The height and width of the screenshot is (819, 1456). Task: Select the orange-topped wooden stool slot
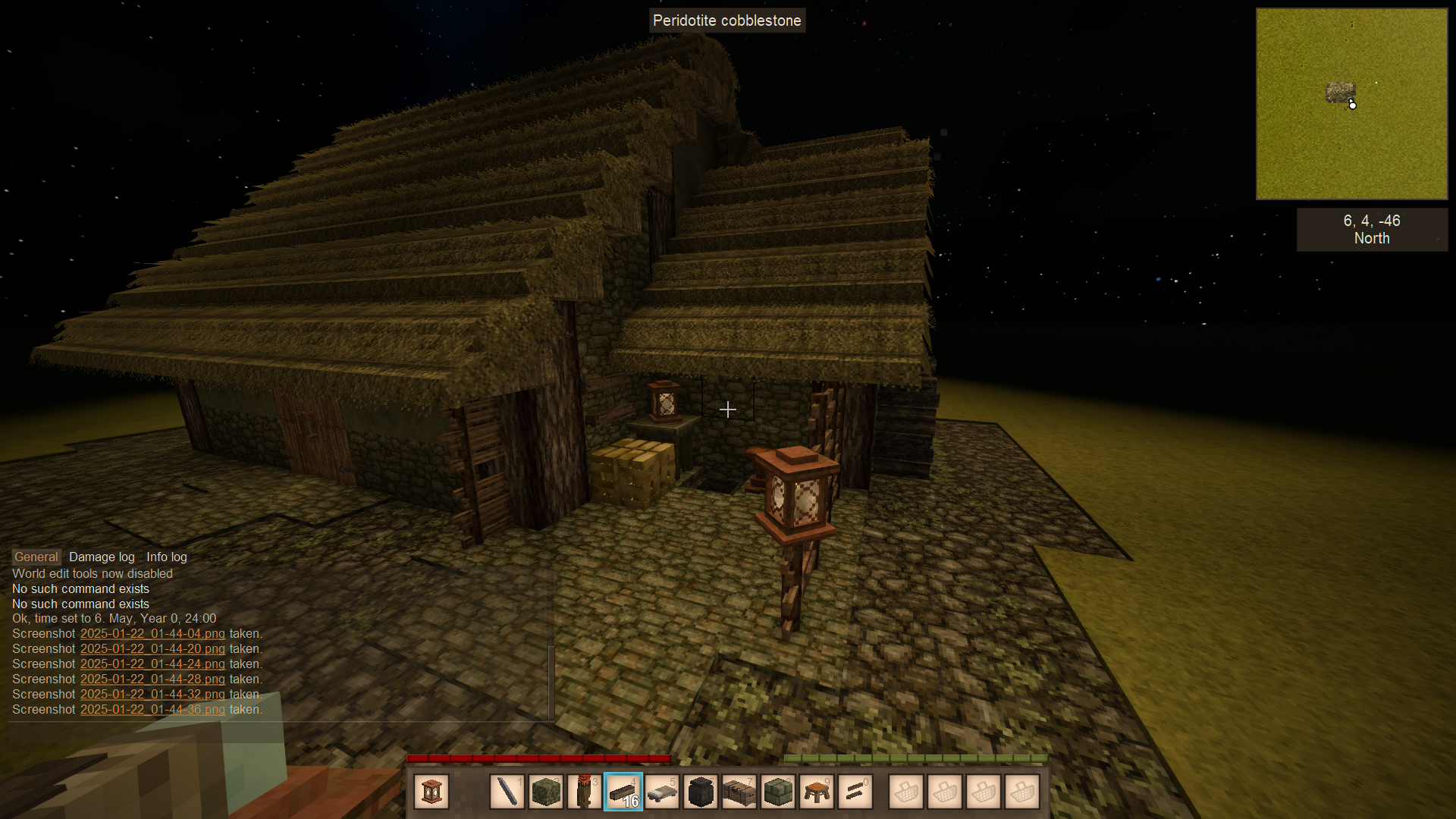pos(817,792)
